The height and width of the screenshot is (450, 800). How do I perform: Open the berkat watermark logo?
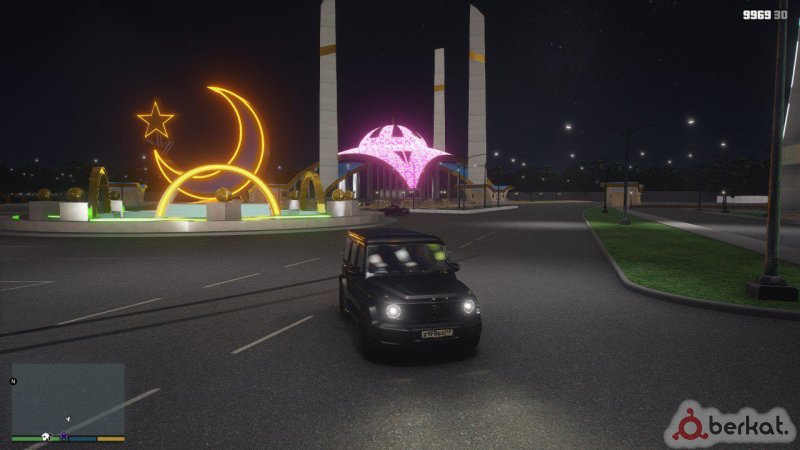click(x=732, y=426)
